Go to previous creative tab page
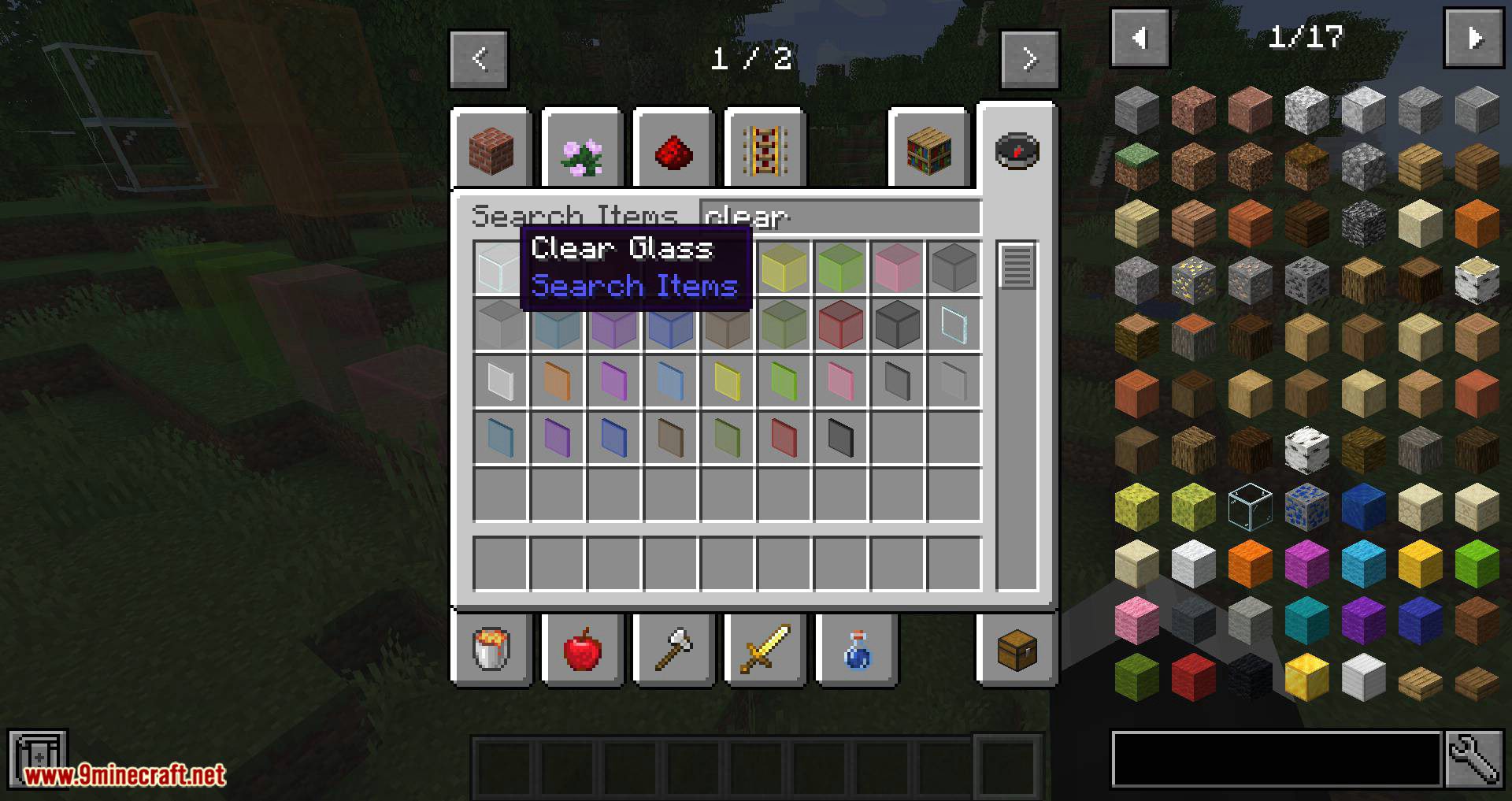1512x801 pixels. point(479,59)
